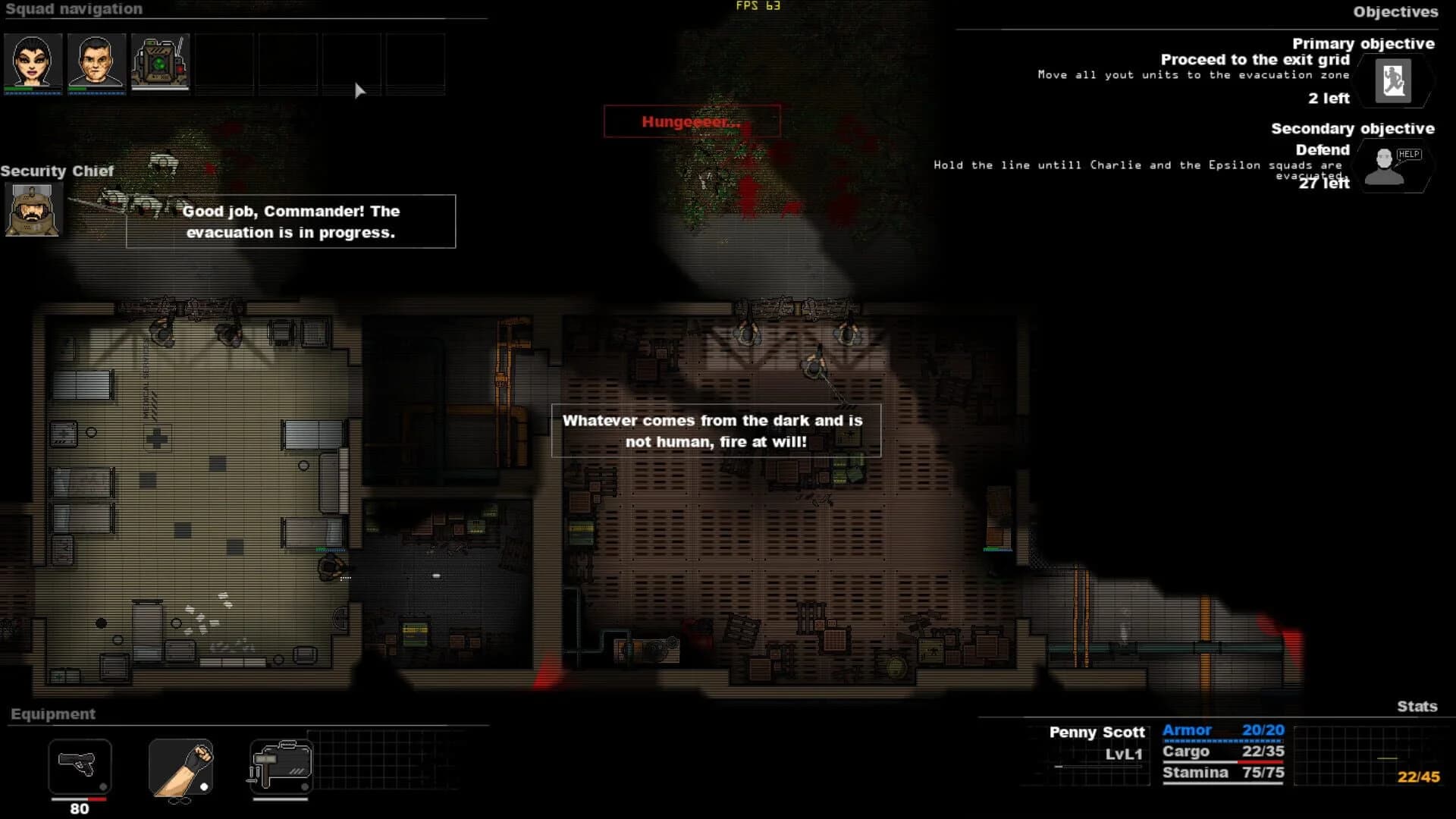
Task: Select the pistol in the Equipment bar
Action: (x=78, y=767)
